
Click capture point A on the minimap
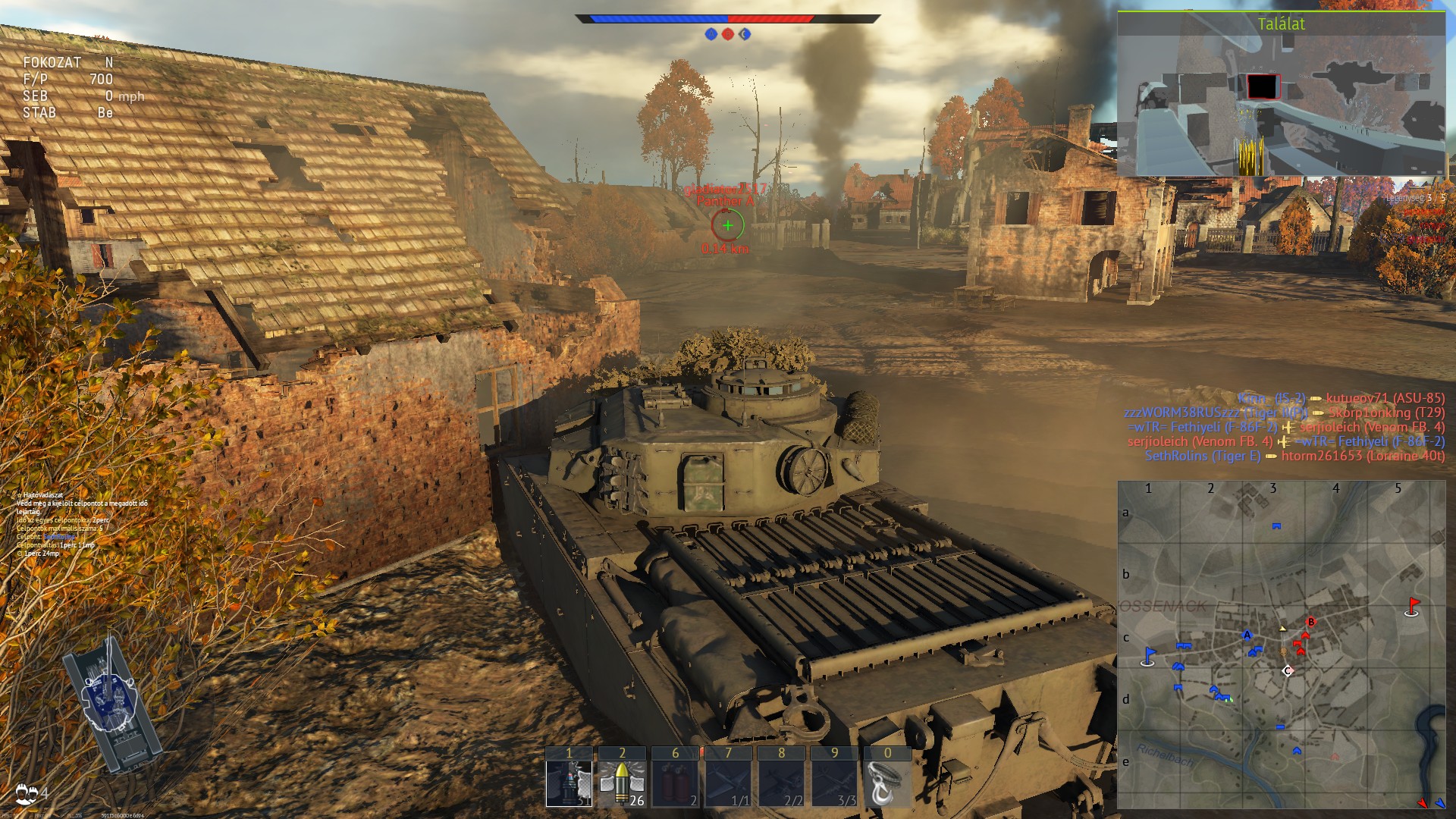tap(1247, 635)
